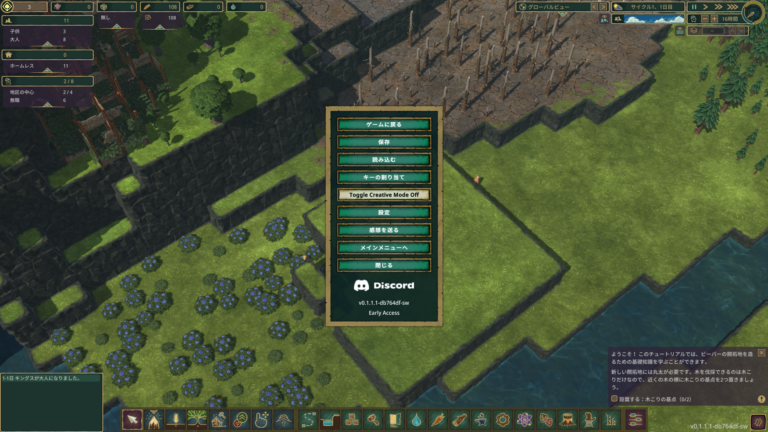Pause the game speed
The height and width of the screenshot is (432, 768).
click(694, 7)
